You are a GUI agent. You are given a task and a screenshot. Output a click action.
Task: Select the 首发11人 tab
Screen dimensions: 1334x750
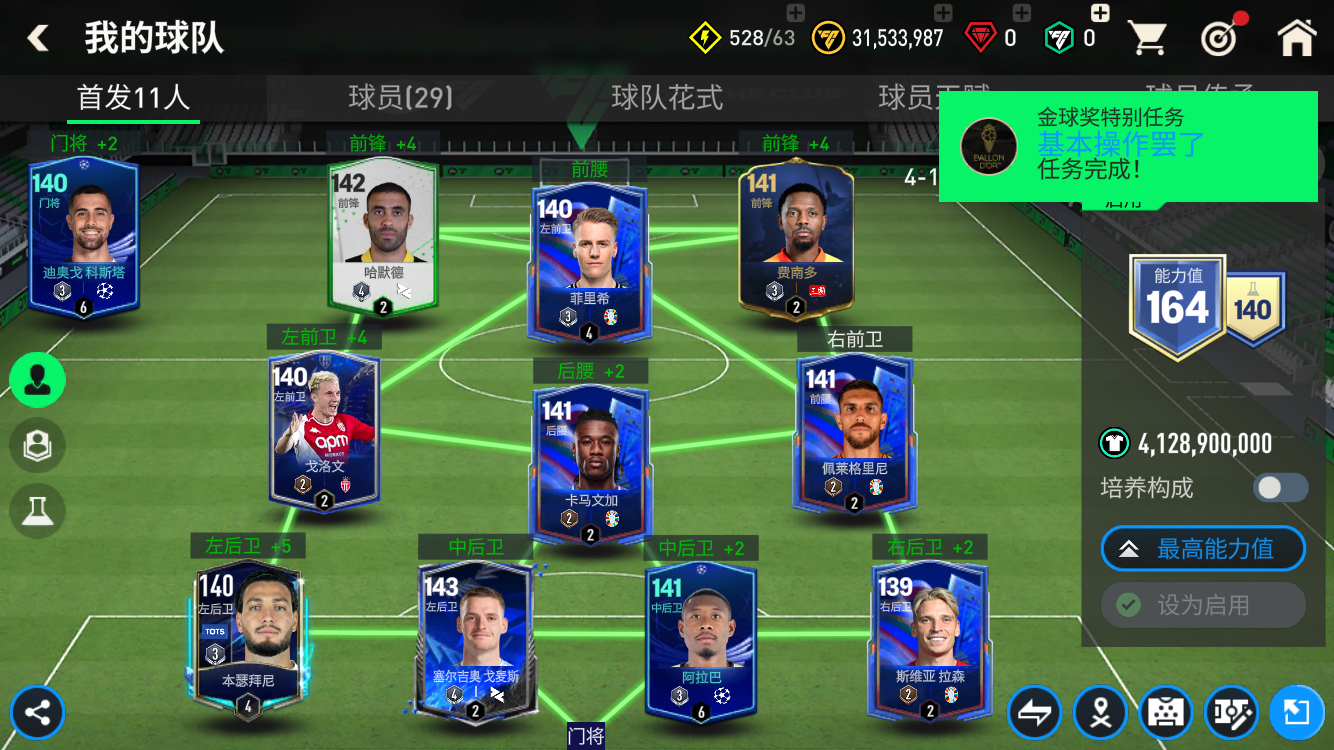click(x=133, y=97)
